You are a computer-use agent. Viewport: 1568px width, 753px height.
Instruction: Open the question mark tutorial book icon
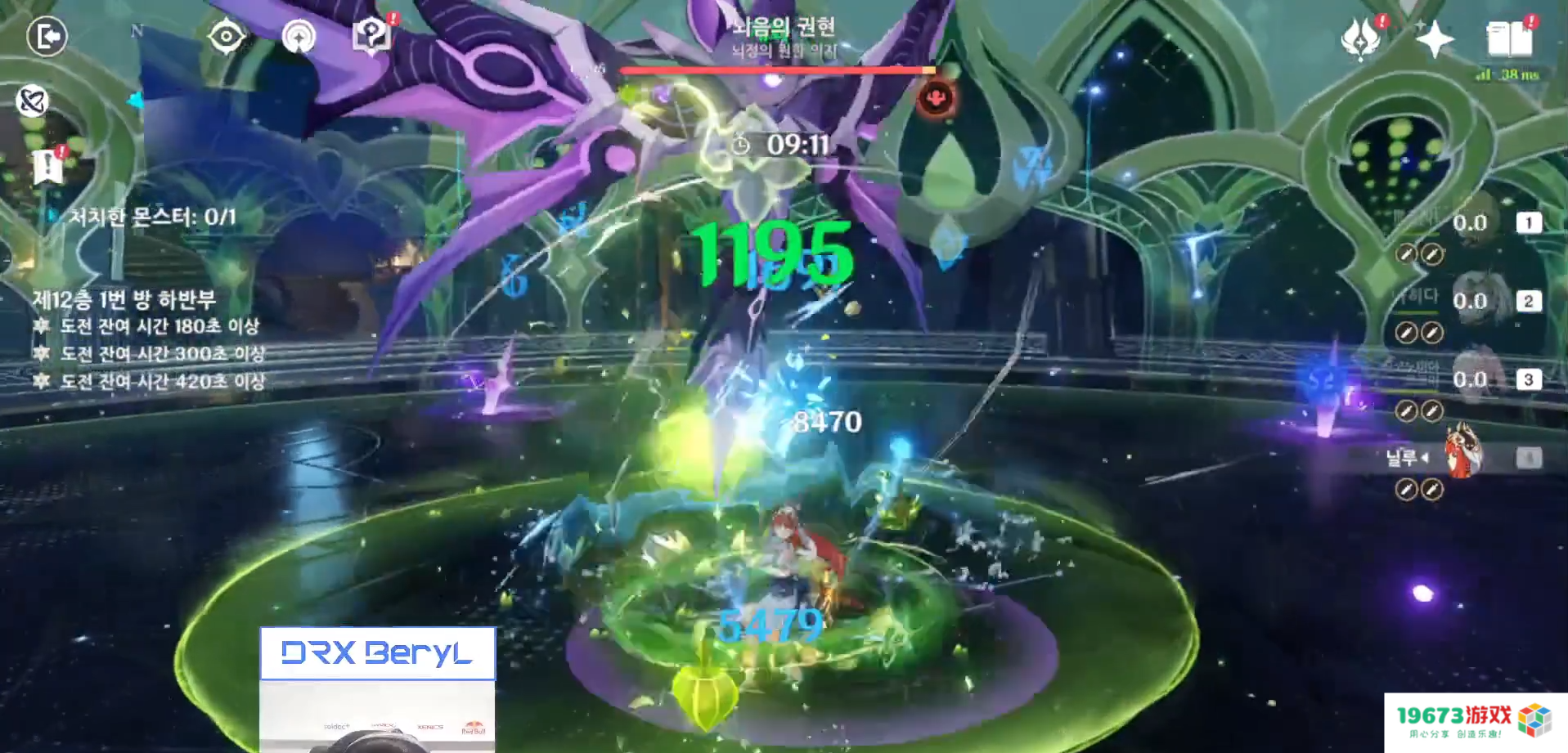371,35
